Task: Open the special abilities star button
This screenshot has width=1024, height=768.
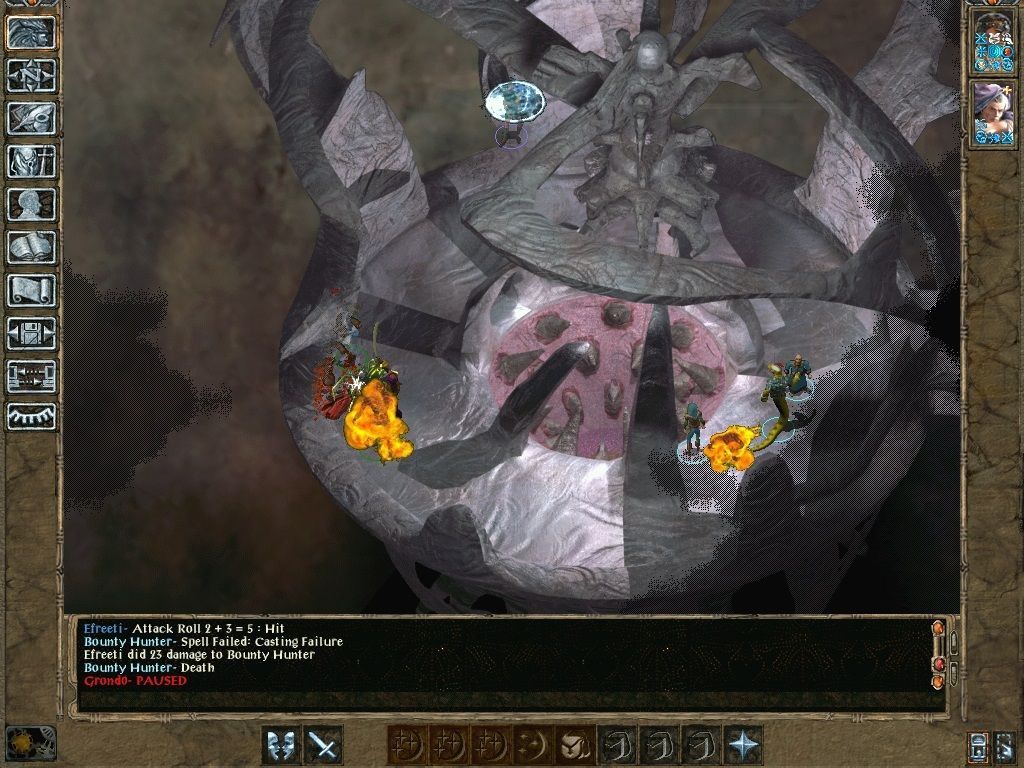Action: (x=743, y=745)
